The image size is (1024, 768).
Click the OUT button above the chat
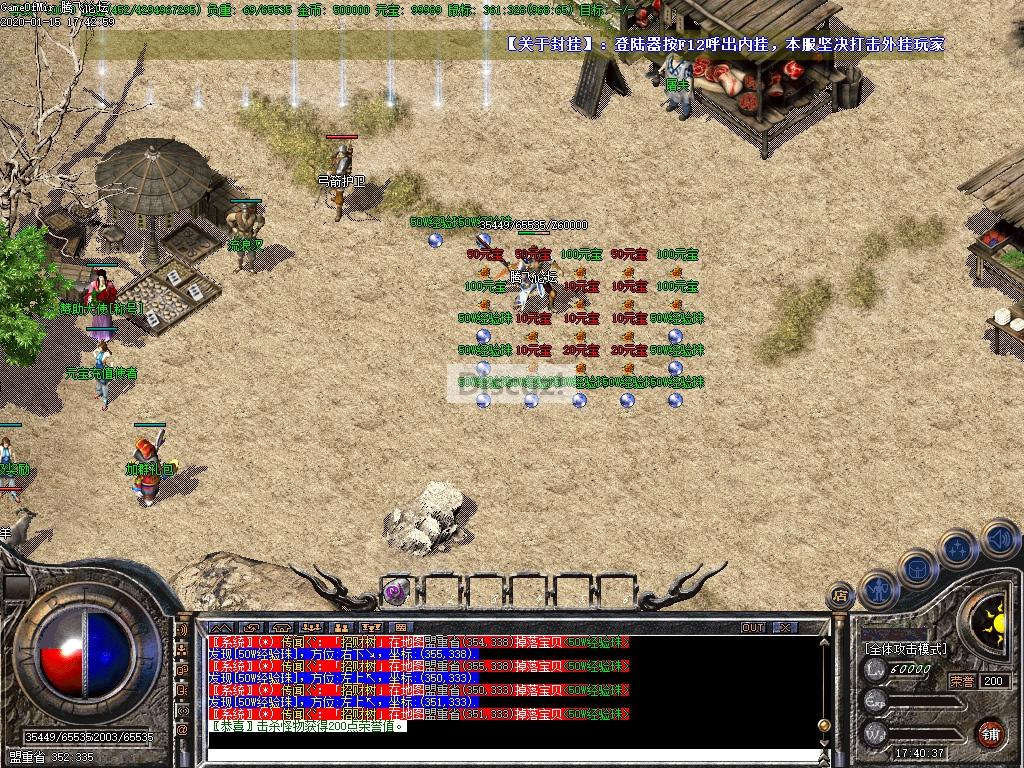coord(753,627)
